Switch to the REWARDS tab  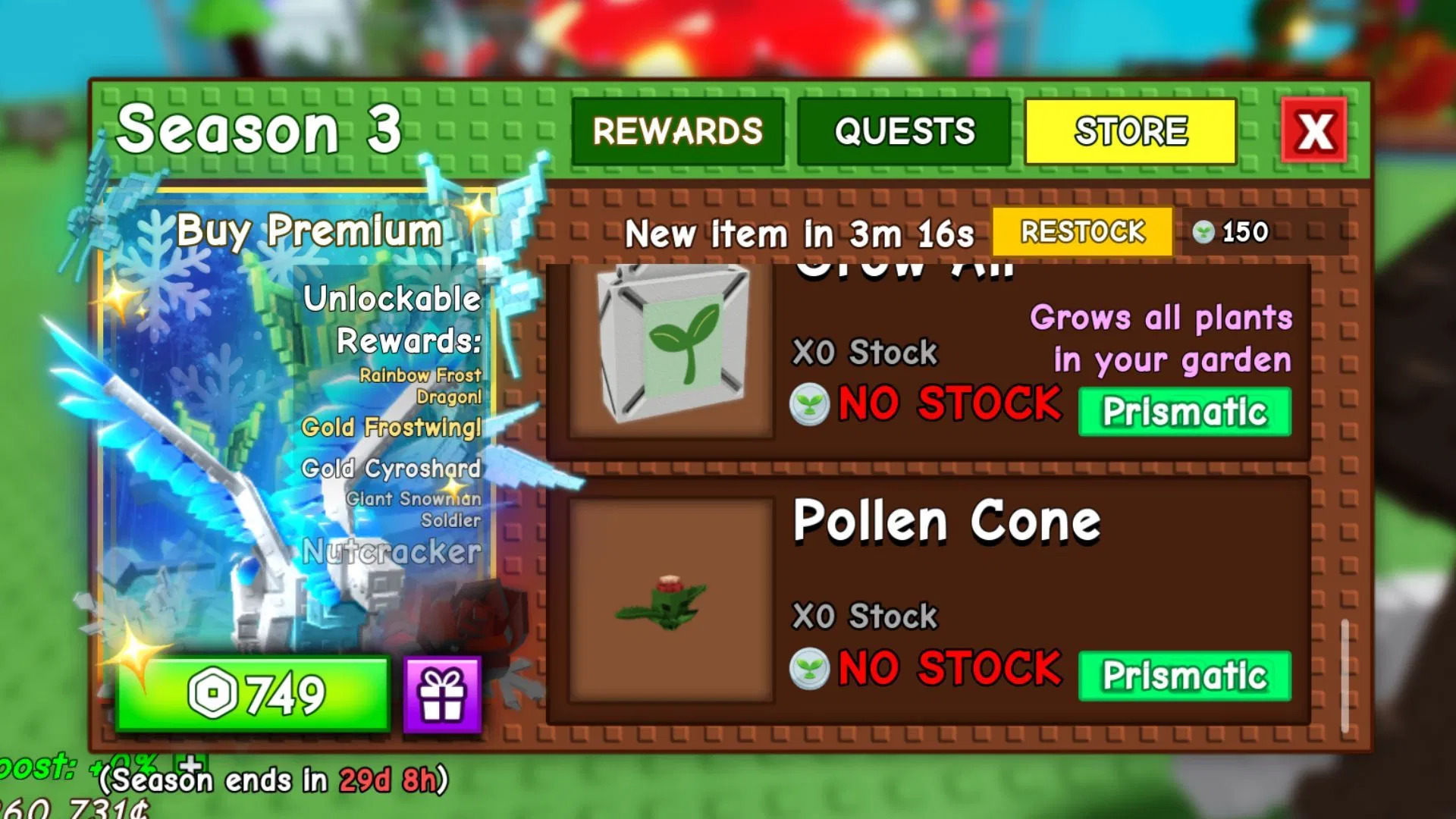click(679, 130)
